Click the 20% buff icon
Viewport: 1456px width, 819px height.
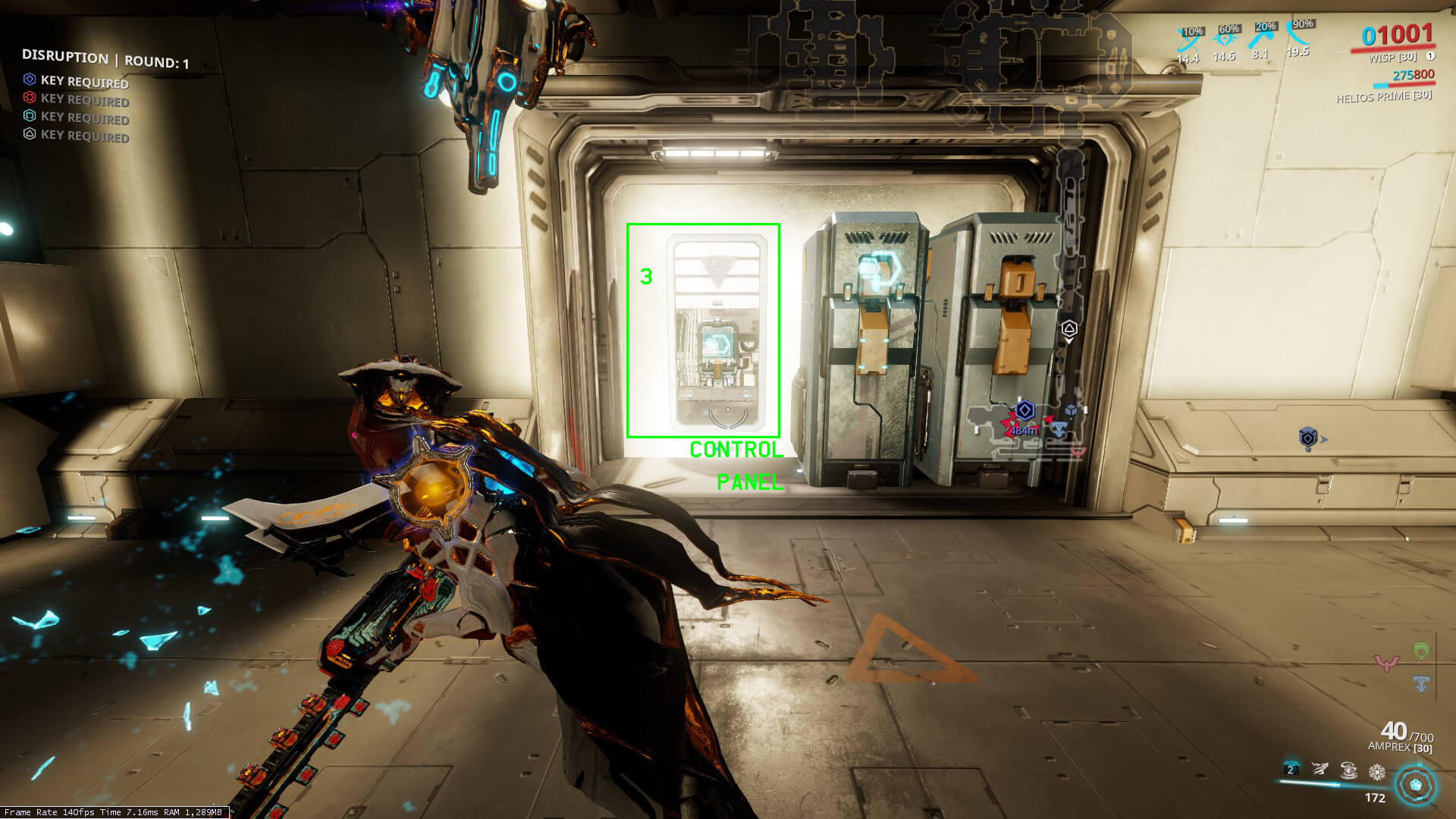(x=1261, y=36)
